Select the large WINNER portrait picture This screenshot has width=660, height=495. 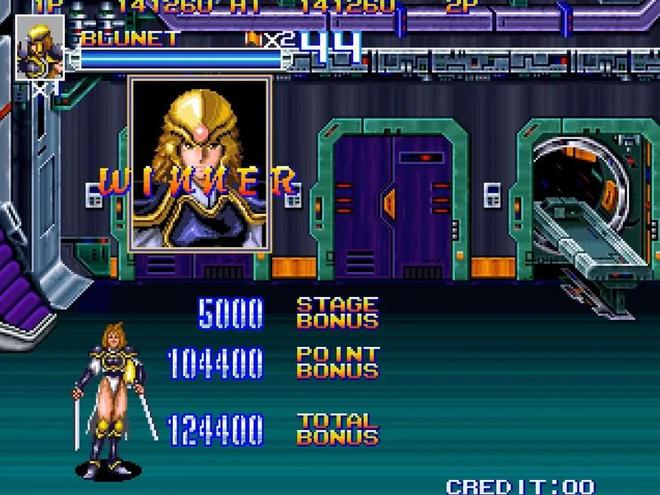200,163
